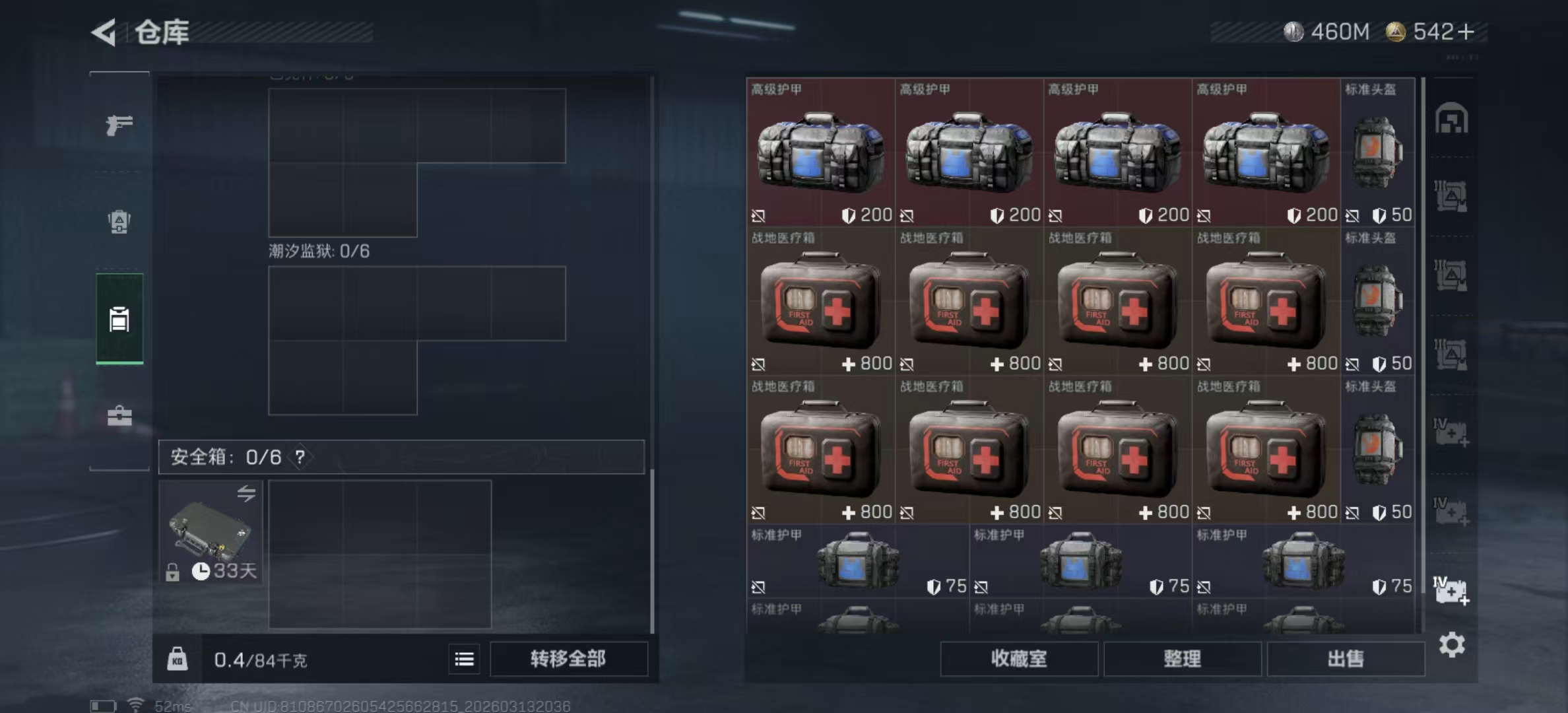Screen dimensions: 1568x713
Task: Open the gear loadout category with backpack icon
Action: coord(119,223)
